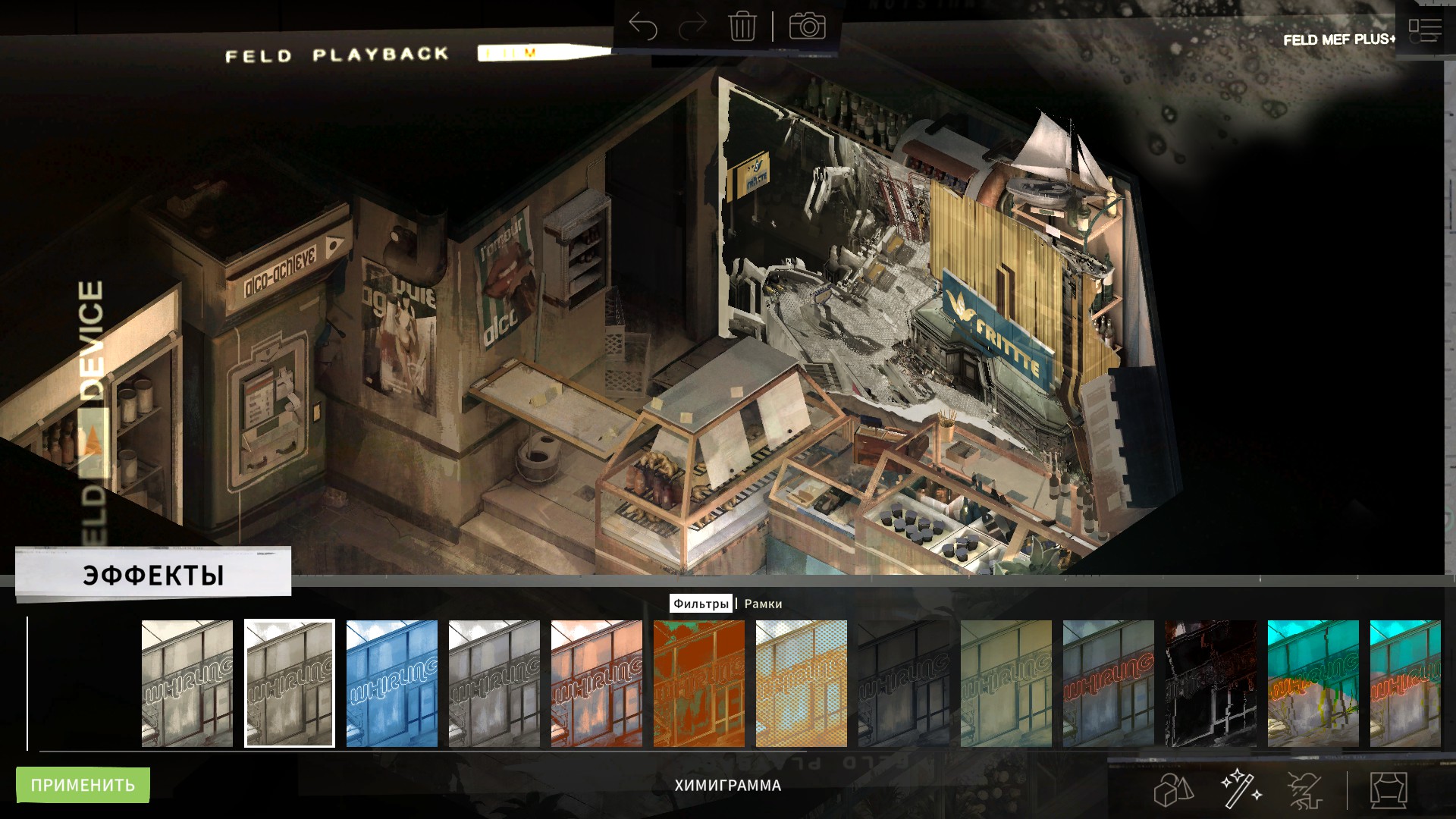
Task: Apply the dark black edge-outline filter
Action: [1210, 683]
